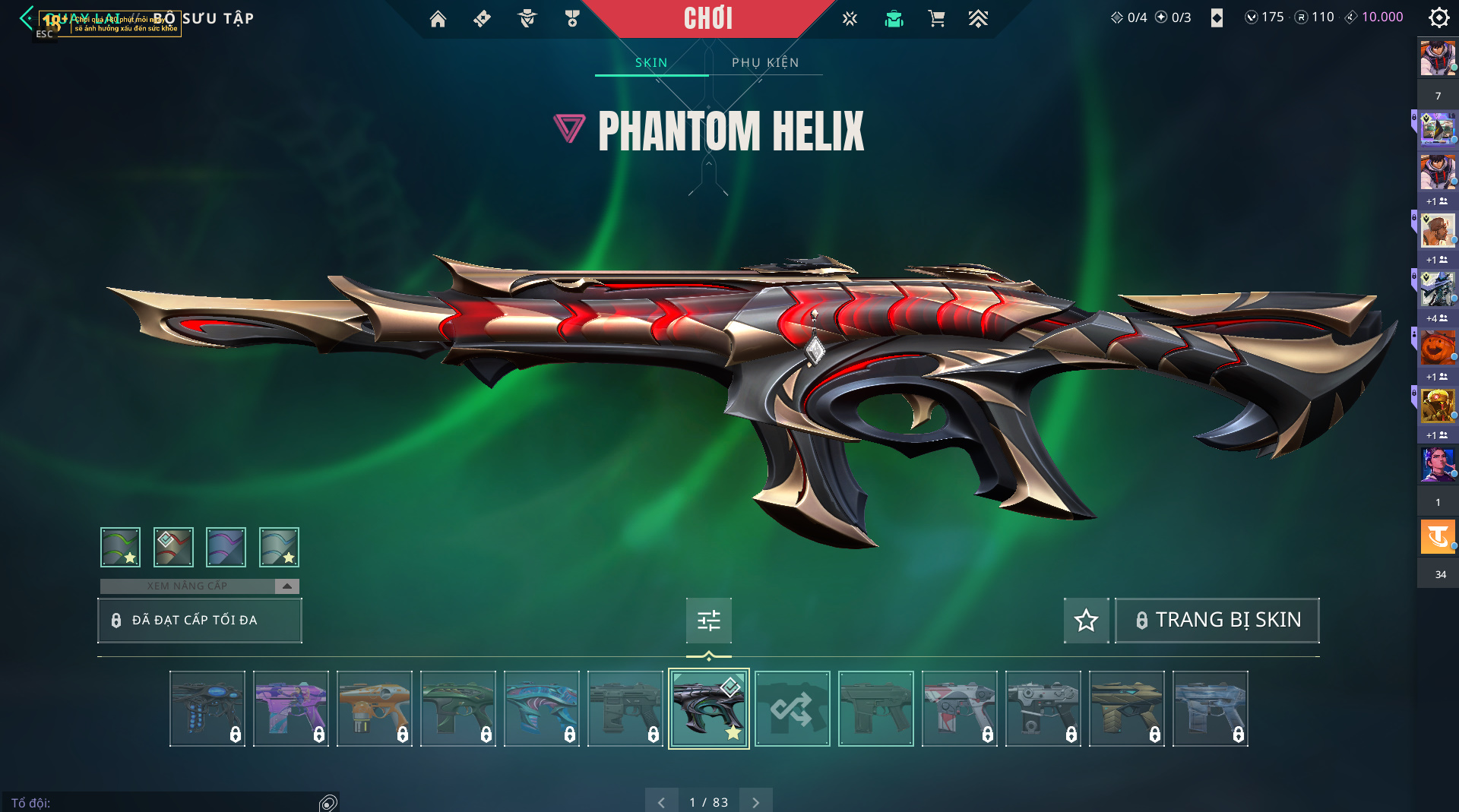
Task: Start playing with the CHƠI button
Action: pos(707,19)
